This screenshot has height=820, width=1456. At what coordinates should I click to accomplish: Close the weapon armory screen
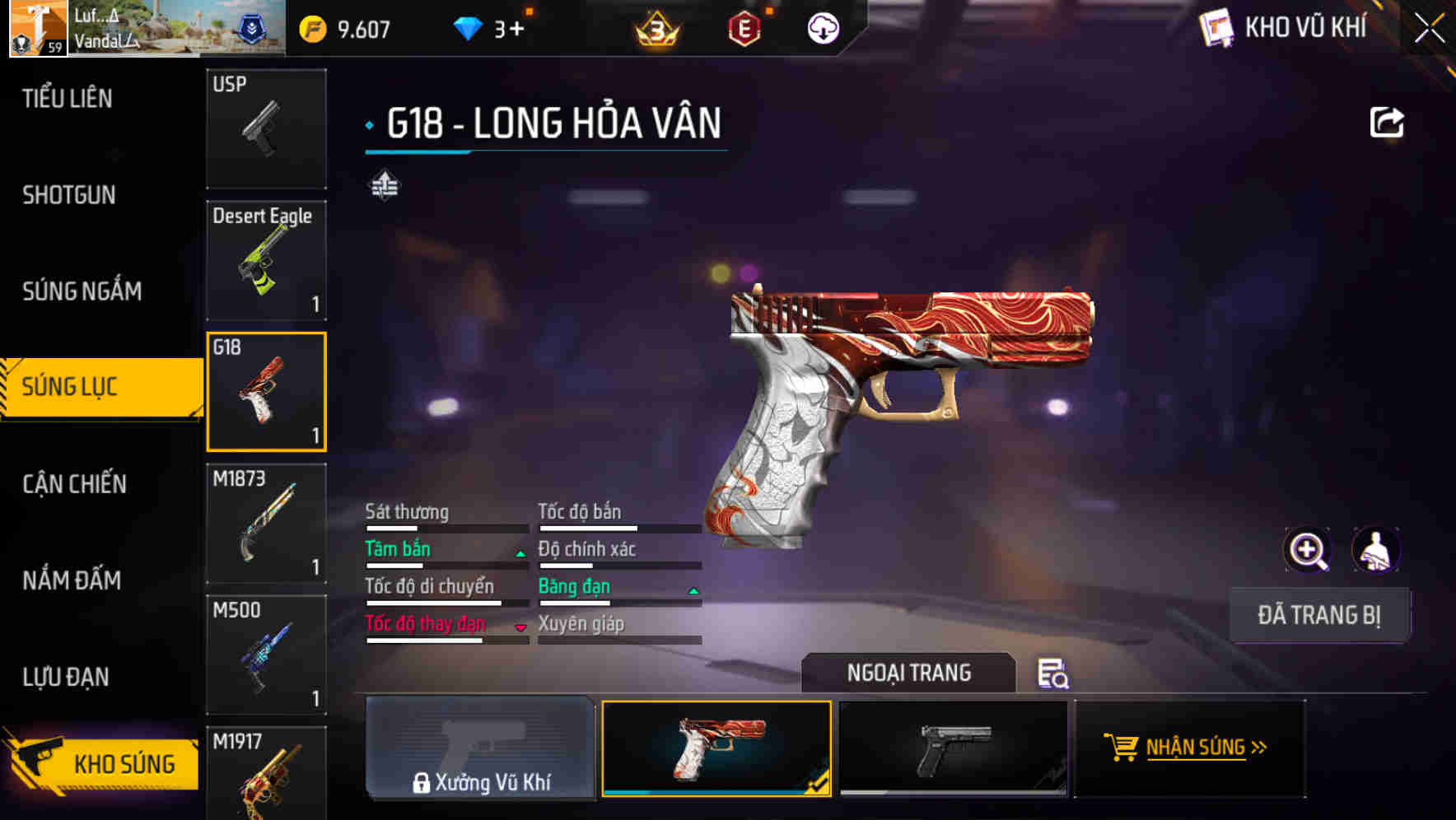pyautogui.click(x=1430, y=29)
